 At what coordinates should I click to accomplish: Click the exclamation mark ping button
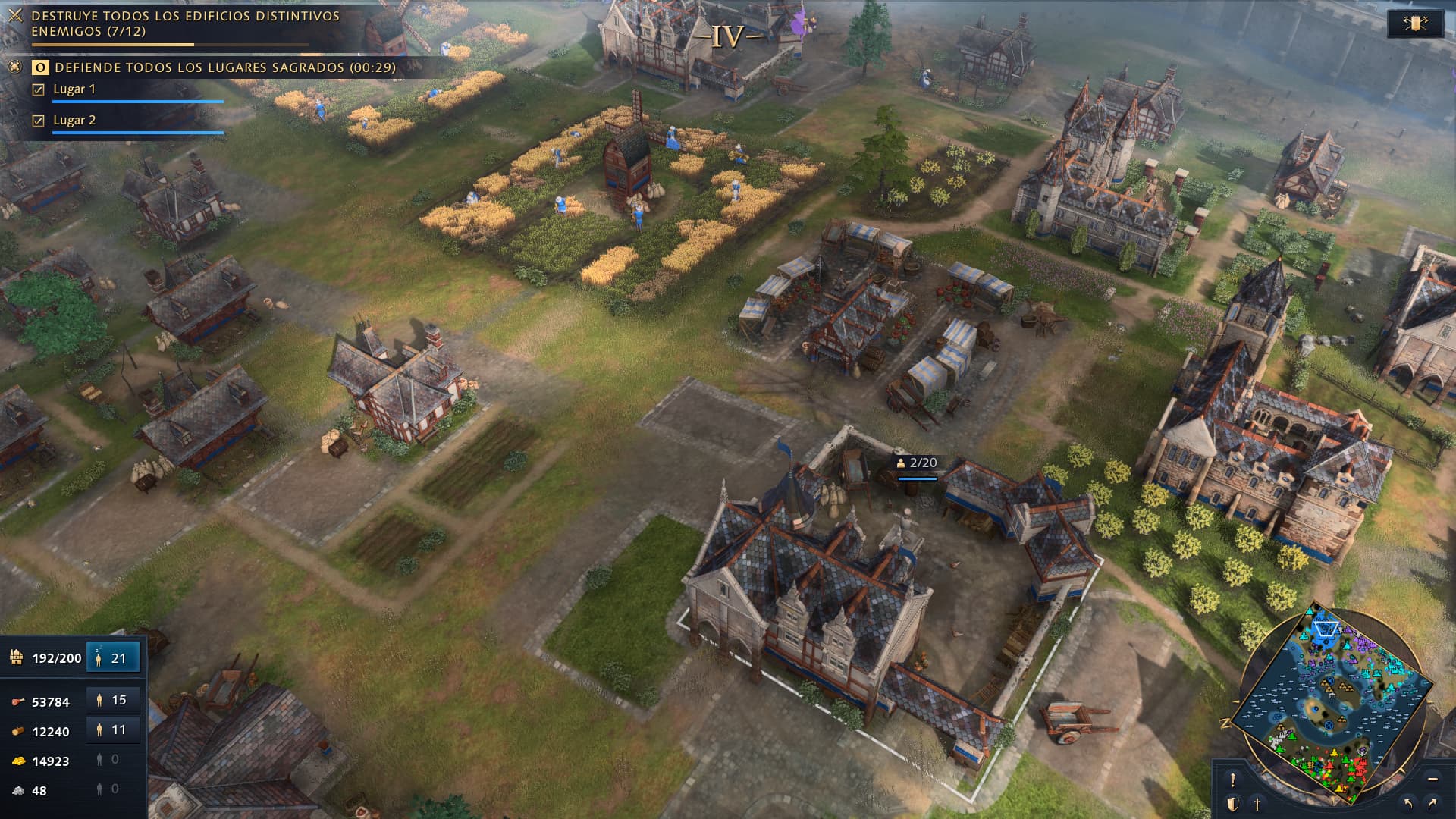click(1233, 780)
